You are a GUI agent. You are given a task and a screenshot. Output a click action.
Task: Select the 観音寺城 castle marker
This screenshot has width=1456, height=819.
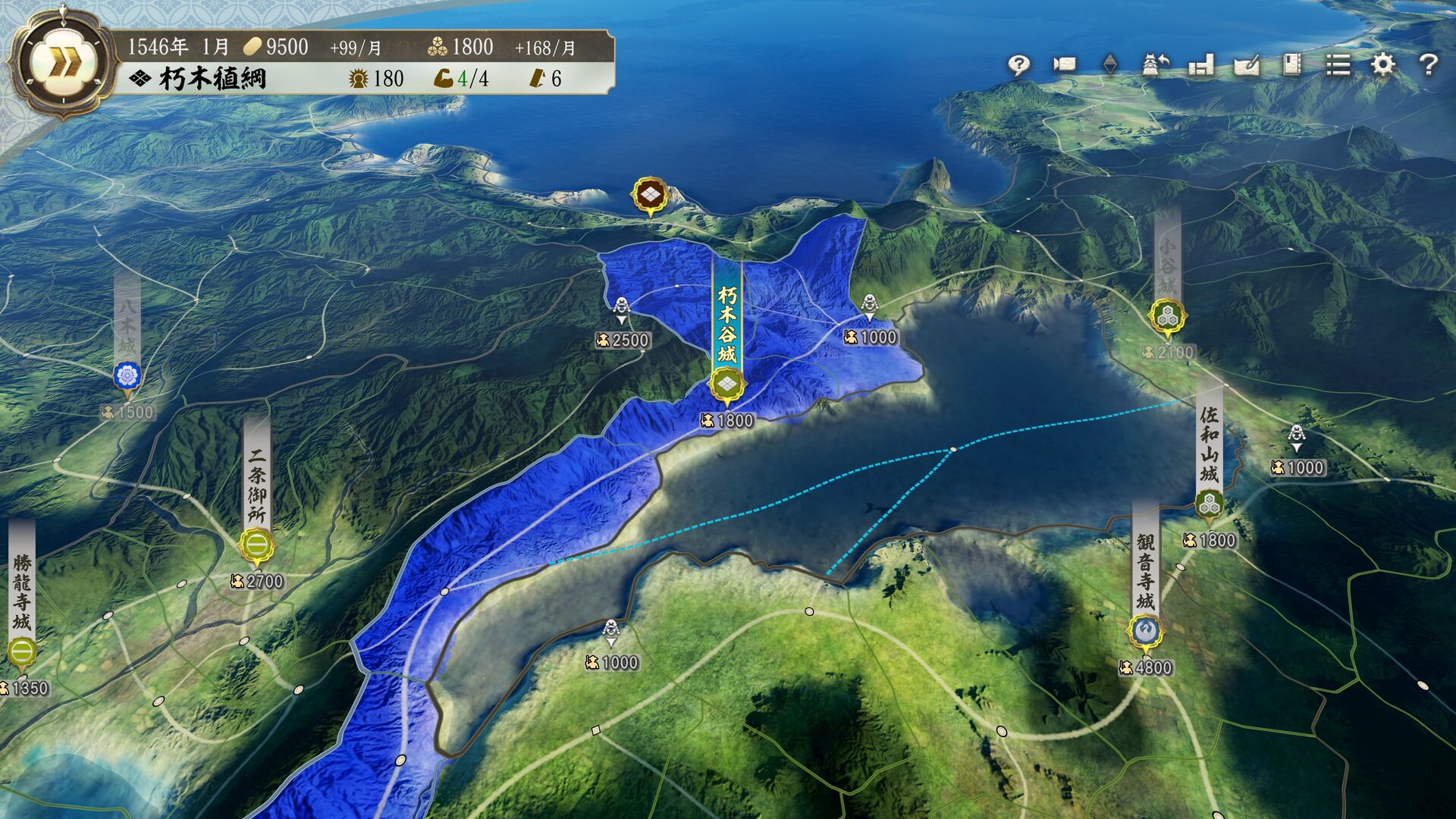(x=1145, y=631)
